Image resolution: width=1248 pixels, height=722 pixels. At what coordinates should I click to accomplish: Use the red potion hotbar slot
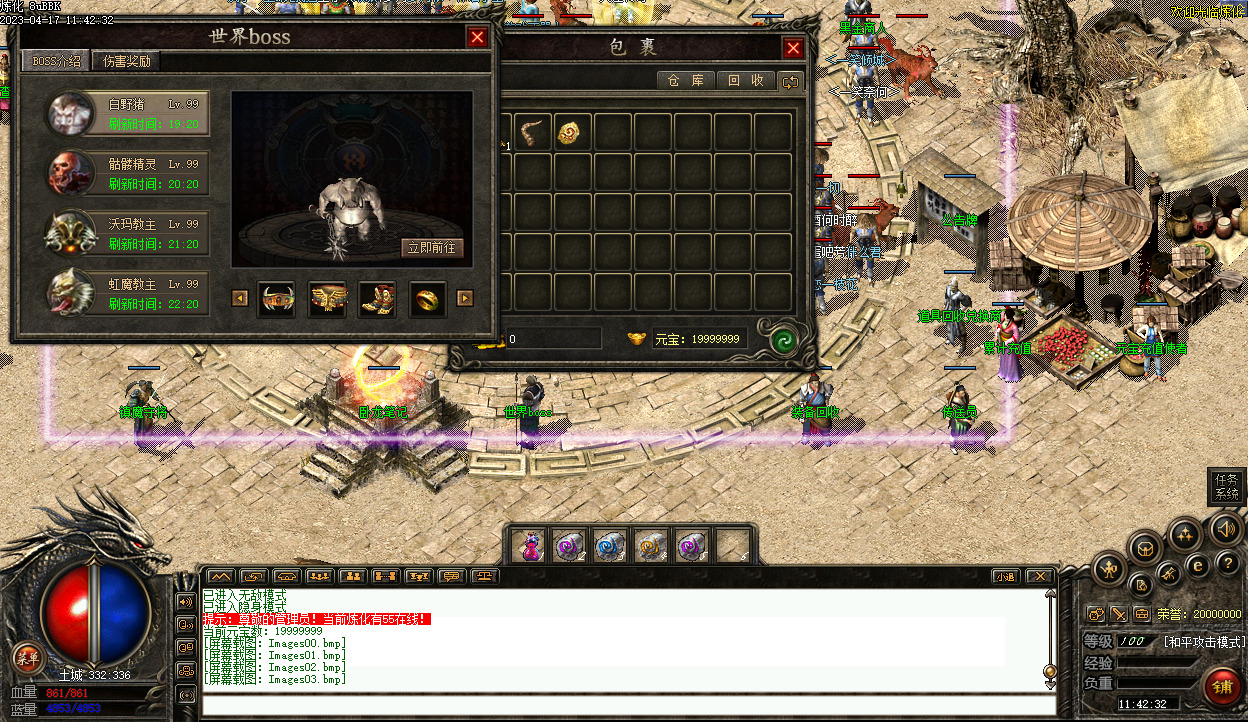[532, 546]
